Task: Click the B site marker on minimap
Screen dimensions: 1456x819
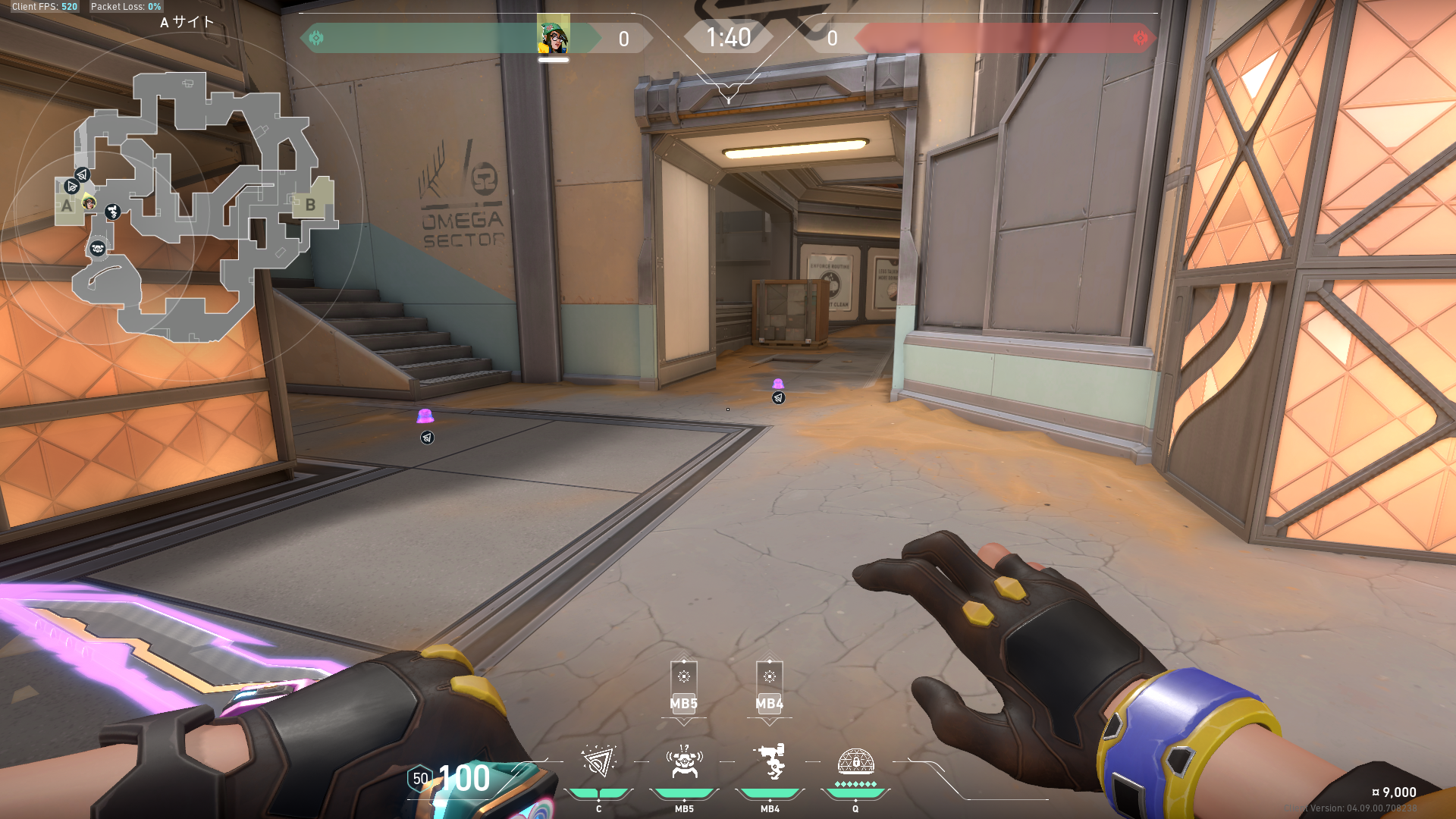Action: point(310,204)
